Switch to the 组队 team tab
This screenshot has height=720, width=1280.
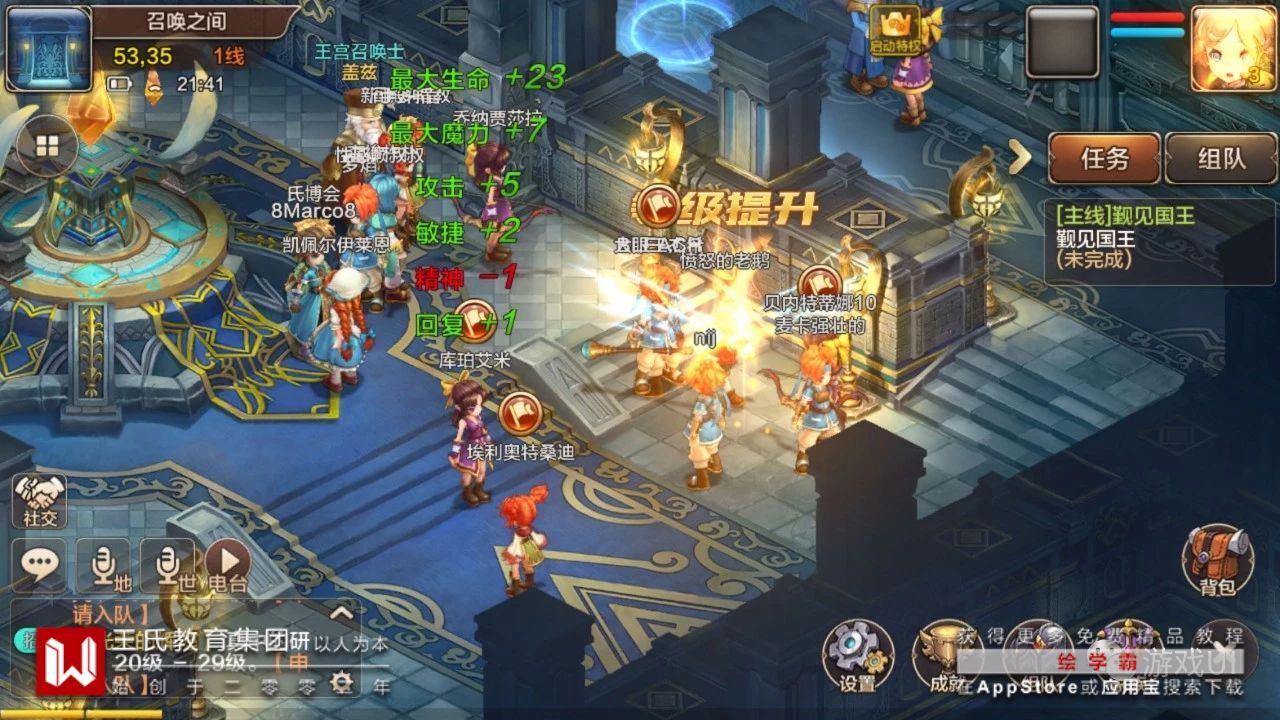1220,158
